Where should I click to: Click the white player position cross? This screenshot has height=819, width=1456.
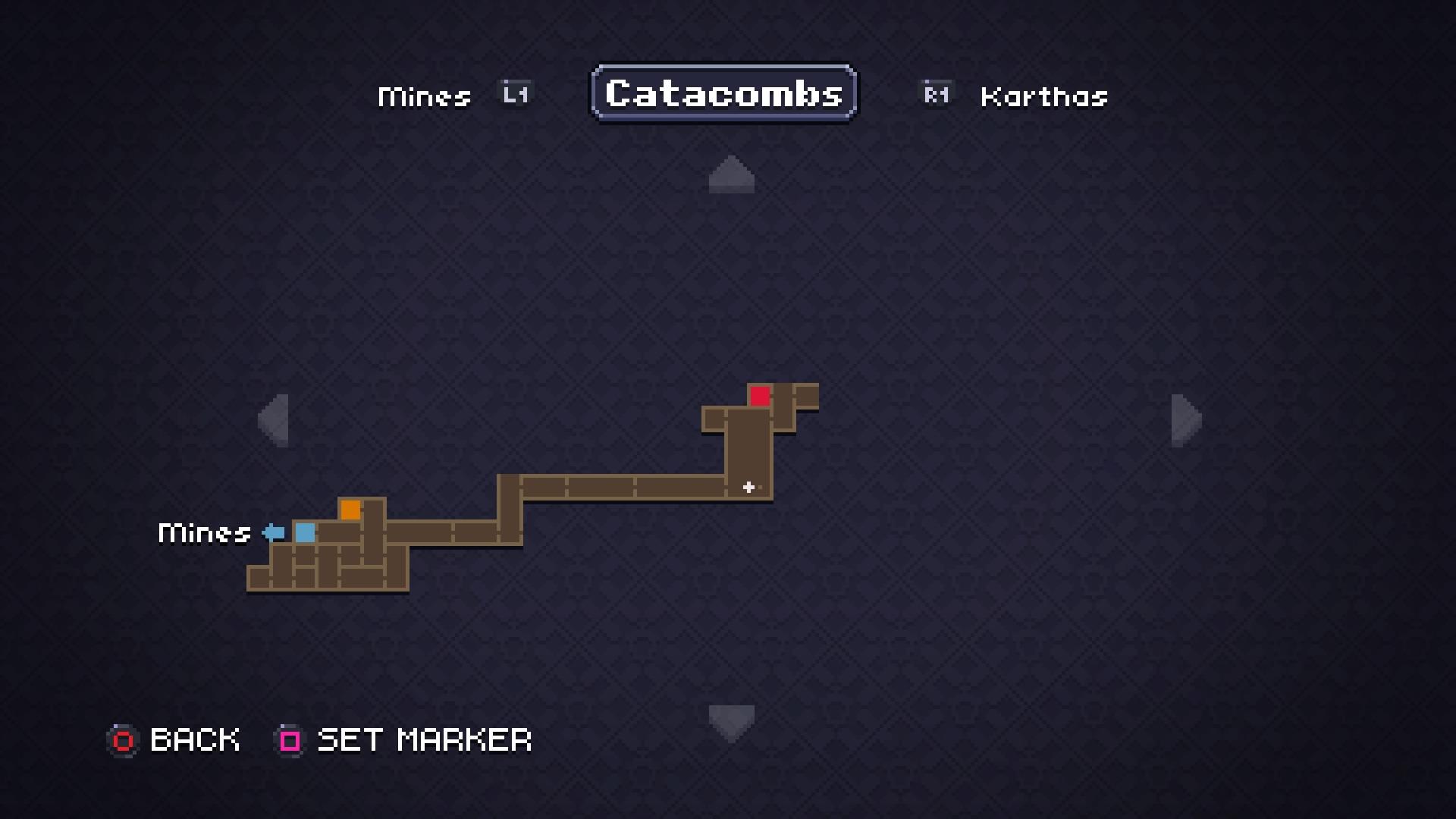click(748, 488)
